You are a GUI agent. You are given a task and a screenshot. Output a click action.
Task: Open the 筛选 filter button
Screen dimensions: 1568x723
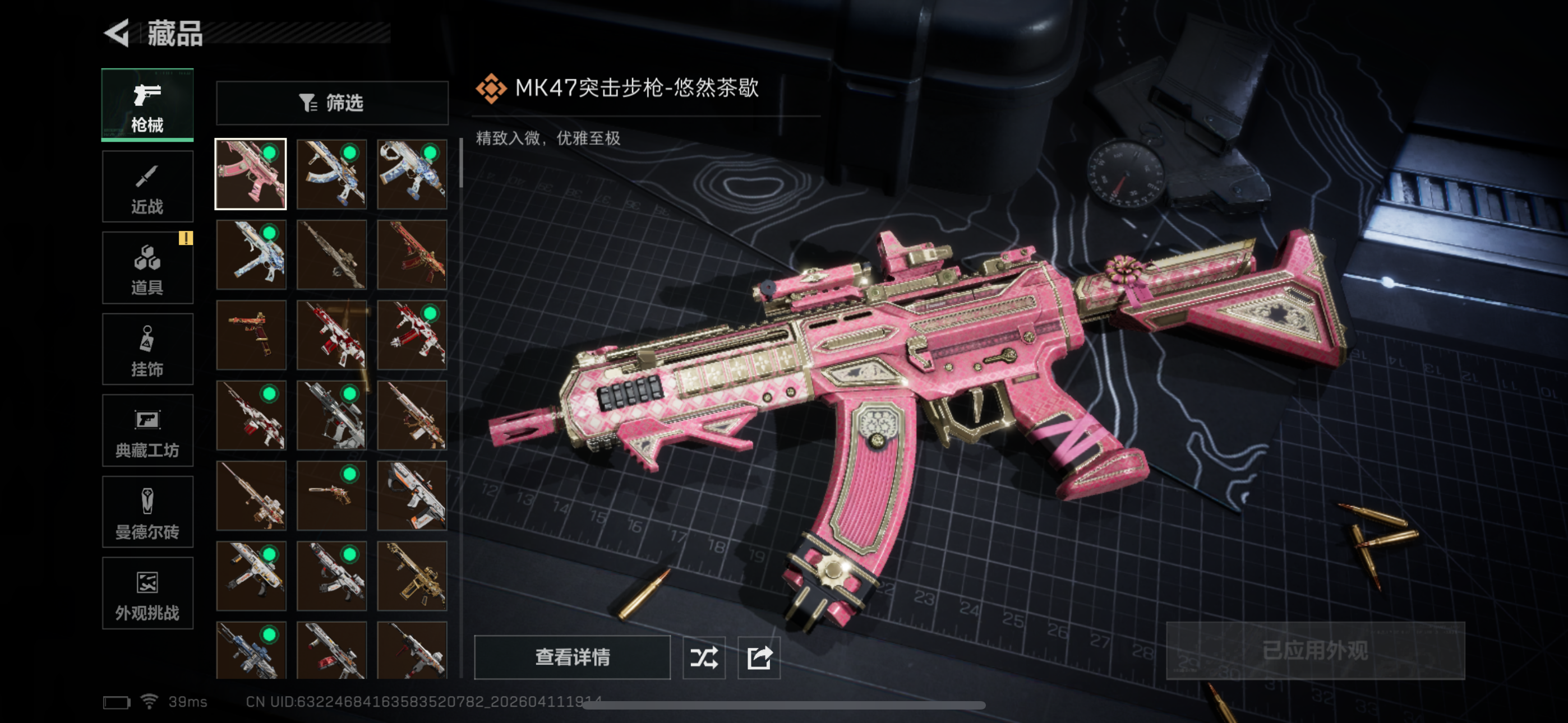tap(332, 103)
